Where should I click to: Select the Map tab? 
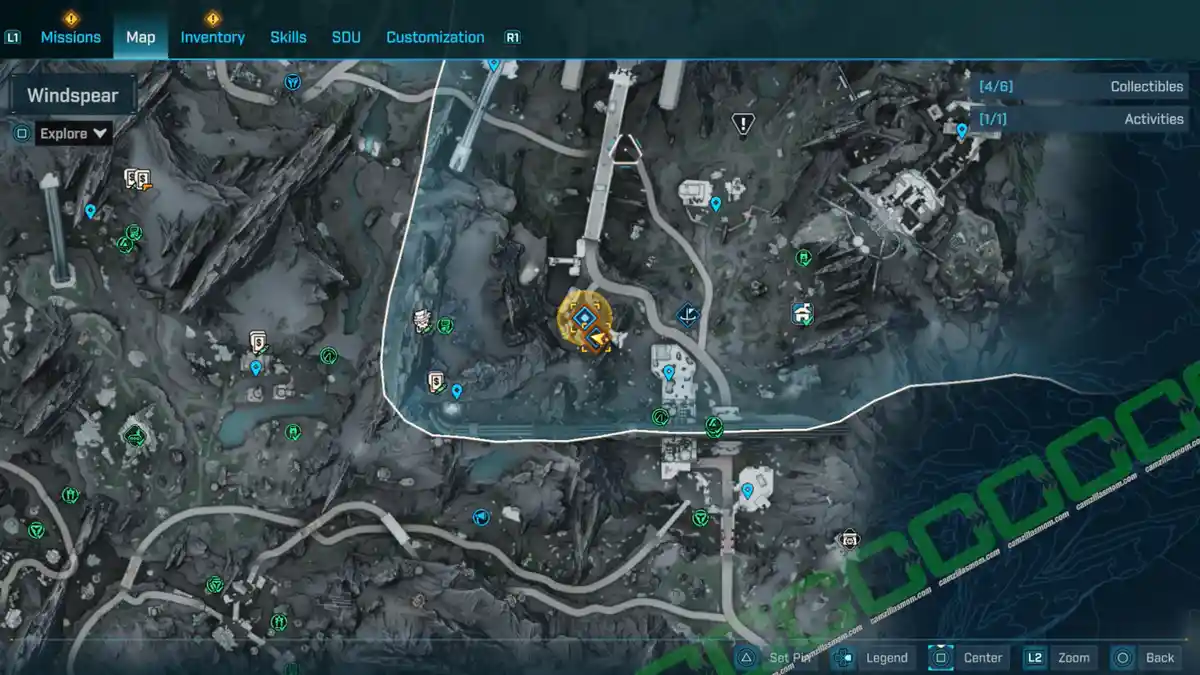(140, 37)
